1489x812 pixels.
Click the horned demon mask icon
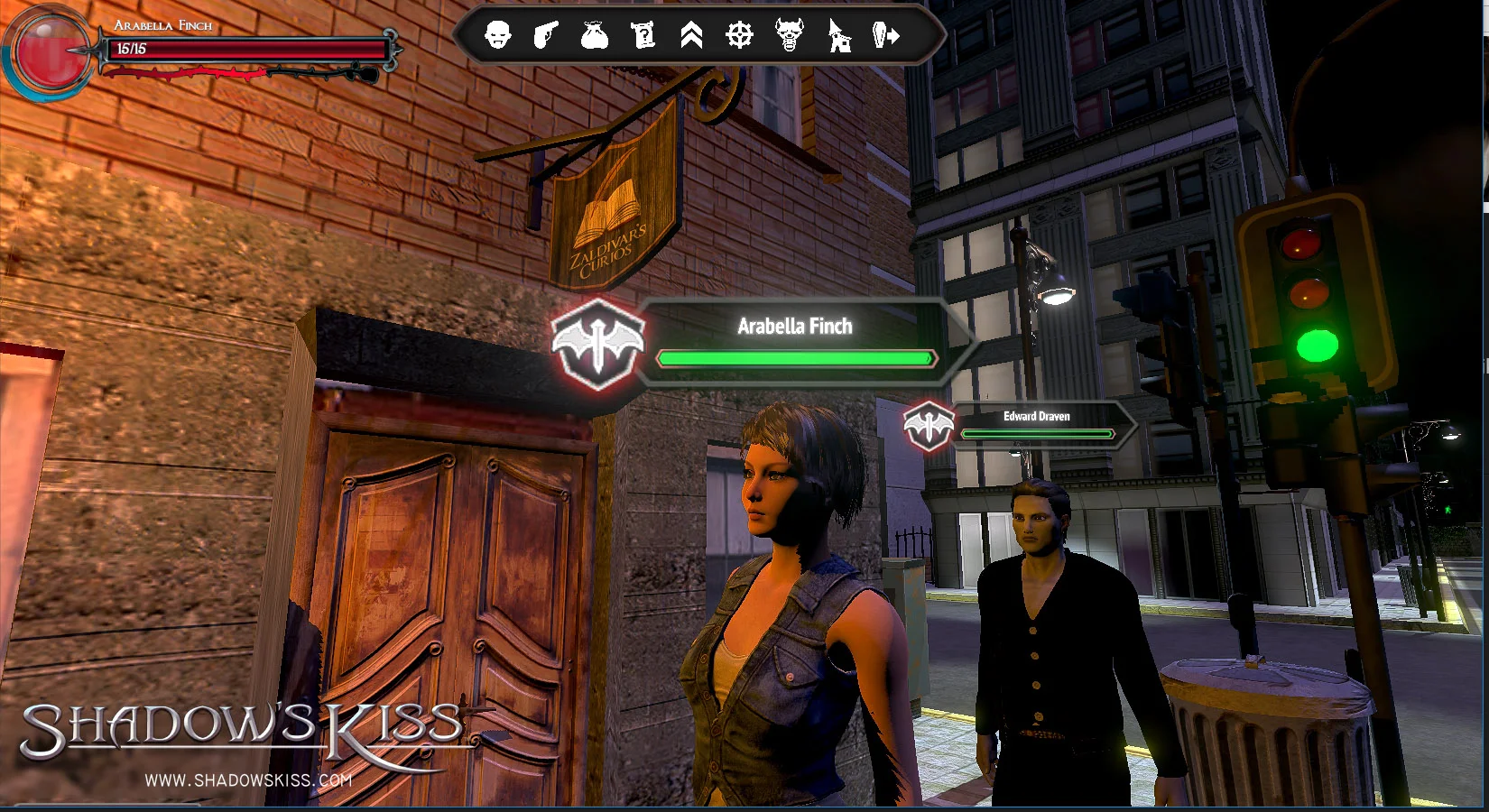point(790,35)
